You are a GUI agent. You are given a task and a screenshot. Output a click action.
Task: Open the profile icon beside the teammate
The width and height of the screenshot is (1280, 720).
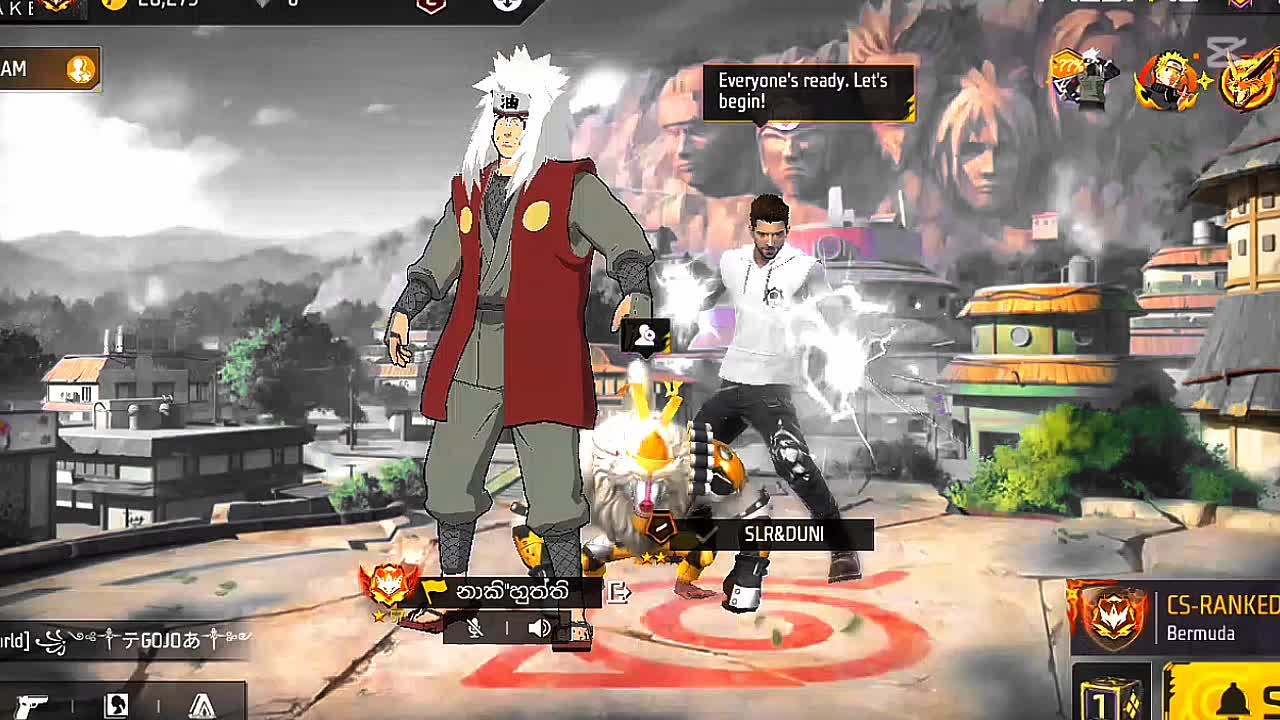tap(646, 337)
